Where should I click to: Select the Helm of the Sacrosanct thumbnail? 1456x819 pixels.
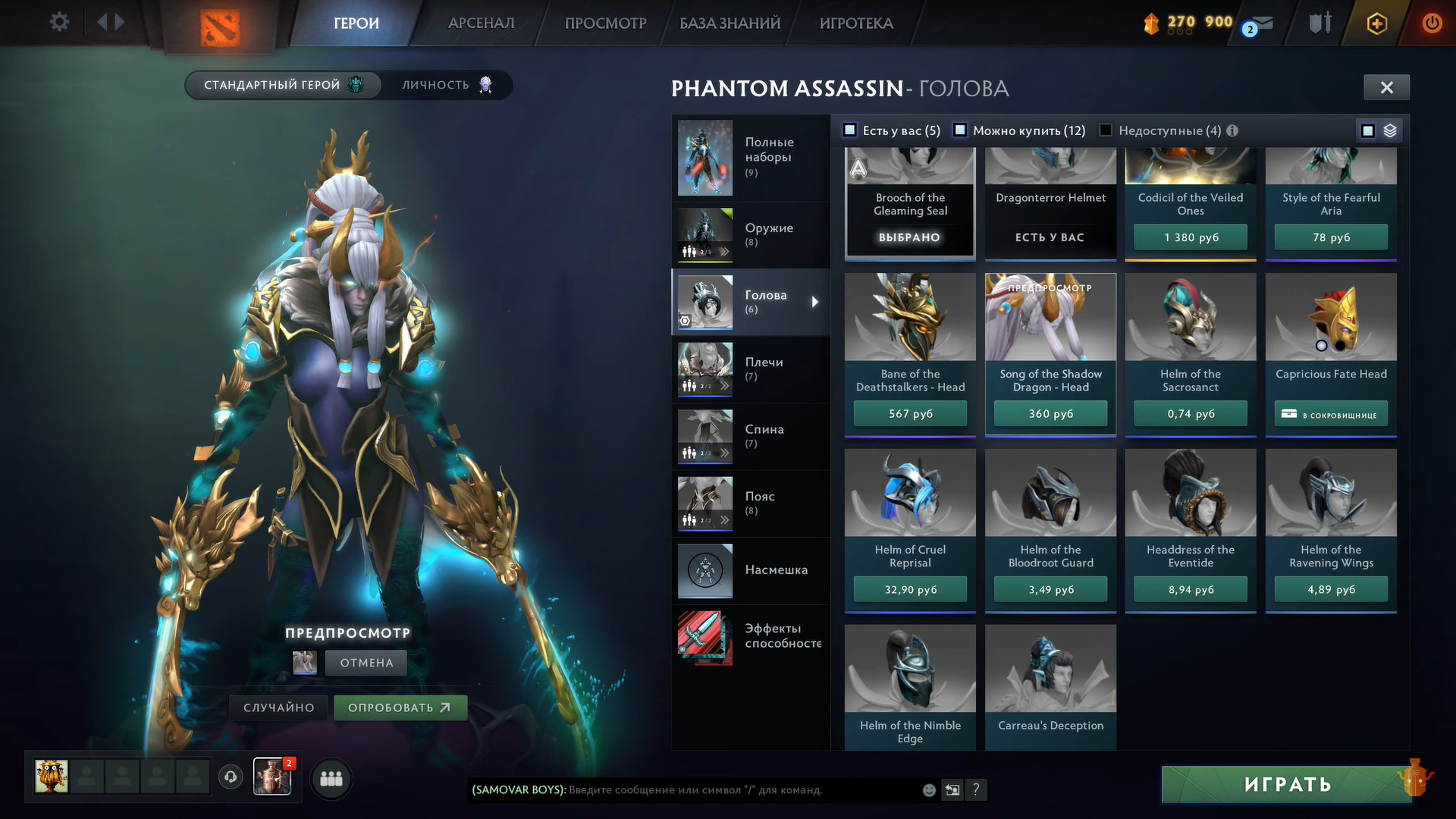(1191, 318)
